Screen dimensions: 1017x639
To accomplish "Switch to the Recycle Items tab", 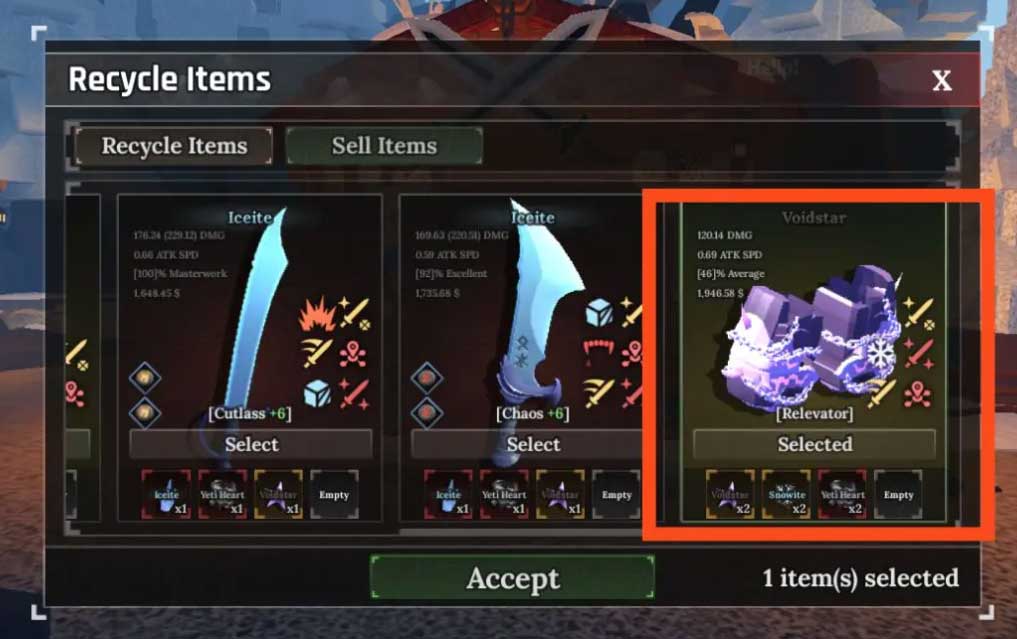I will [174, 146].
